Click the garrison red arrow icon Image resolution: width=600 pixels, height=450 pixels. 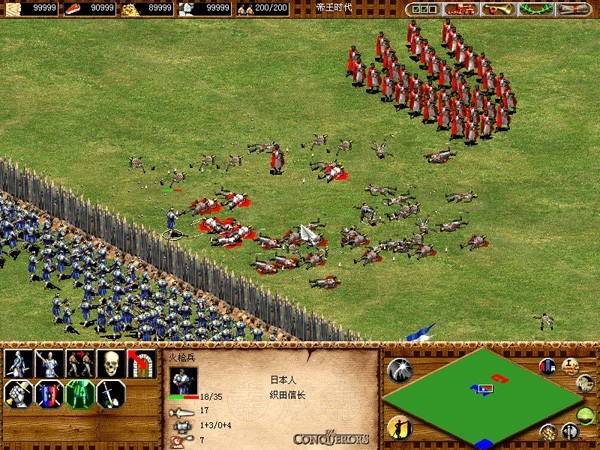142,363
